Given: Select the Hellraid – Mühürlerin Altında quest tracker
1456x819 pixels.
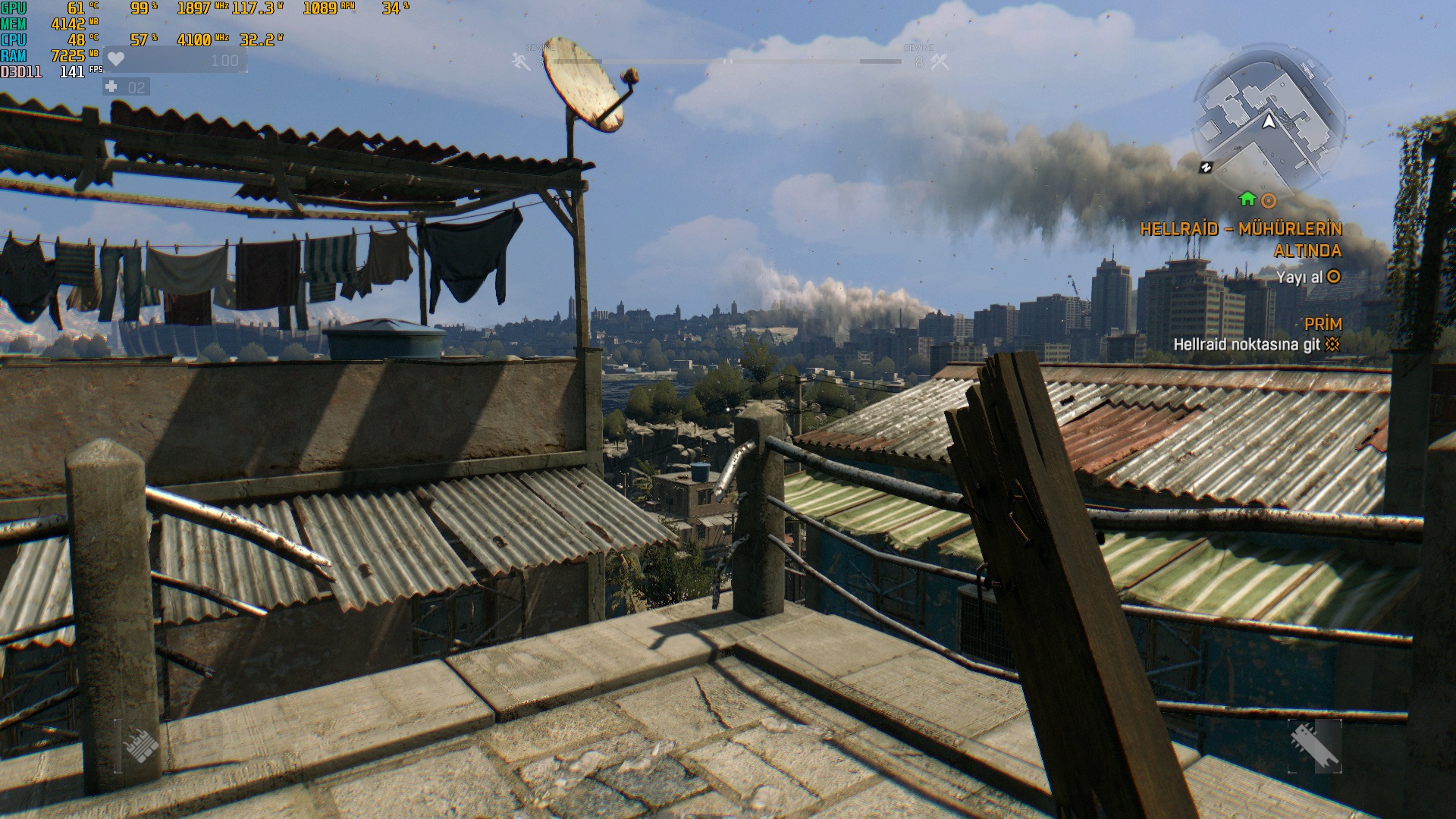Looking at the screenshot, I should click(1241, 240).
